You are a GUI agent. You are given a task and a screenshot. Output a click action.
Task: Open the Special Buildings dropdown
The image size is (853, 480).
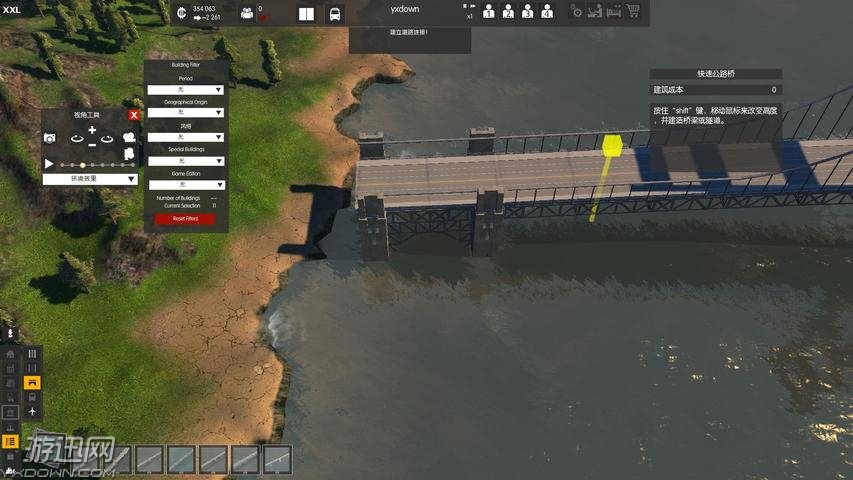coord(185,161)
